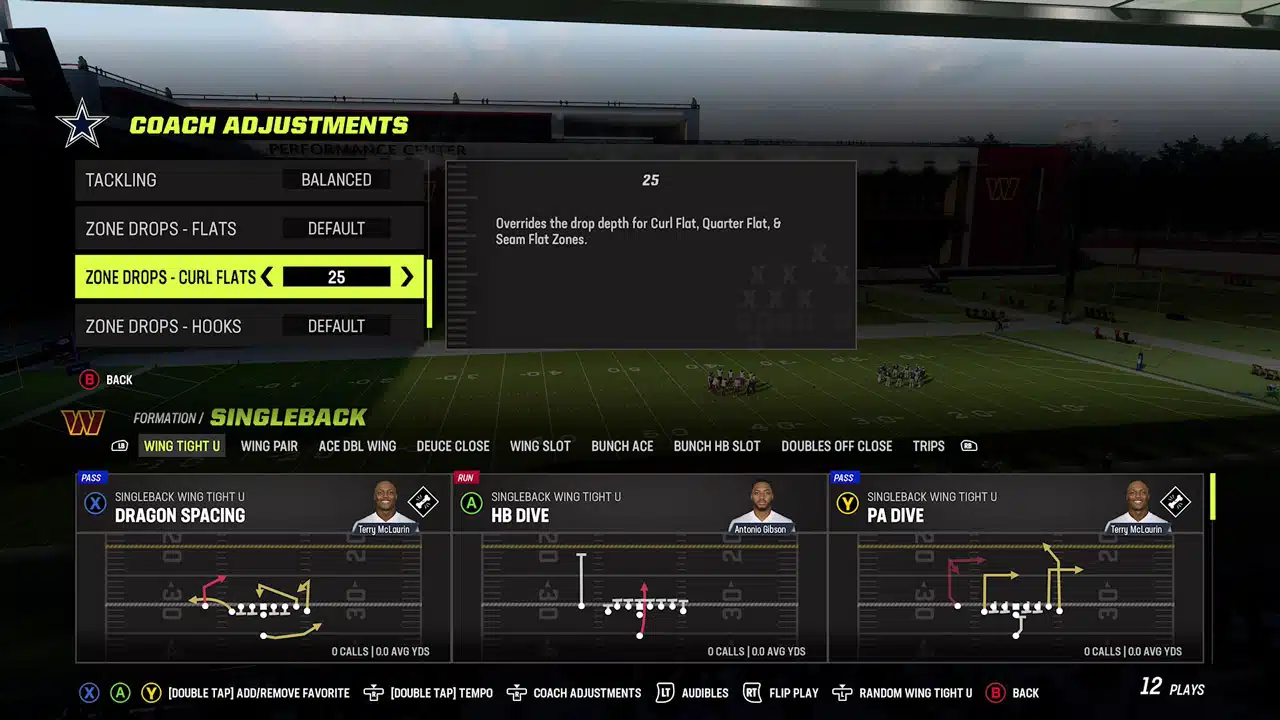The image size is (1280, 720).
Task: Select the PA Dive play card
Action: pos(1016,567)
